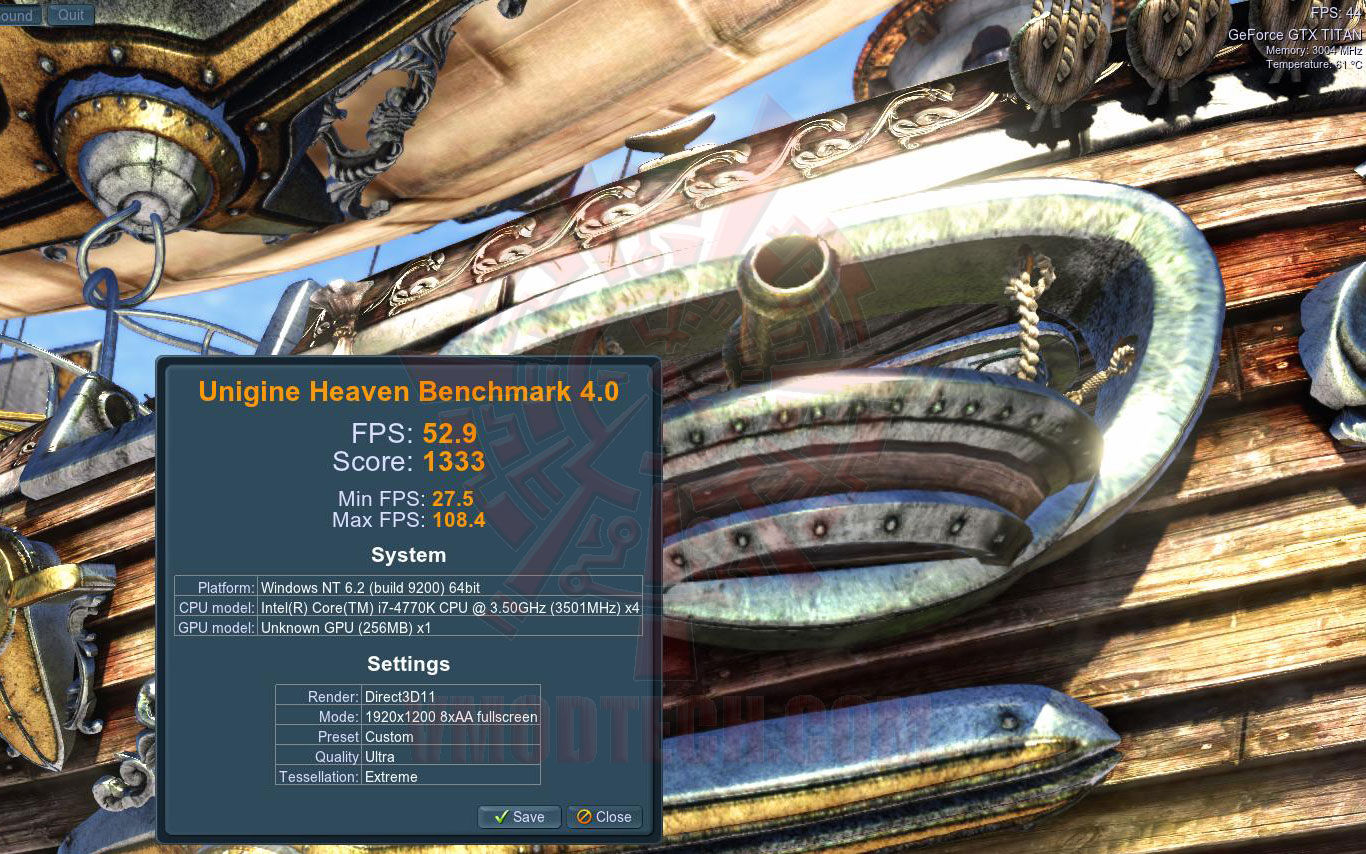Quit the Heaven benchmark
Viewport: 1366px width, 854px height.
[71, 15]
